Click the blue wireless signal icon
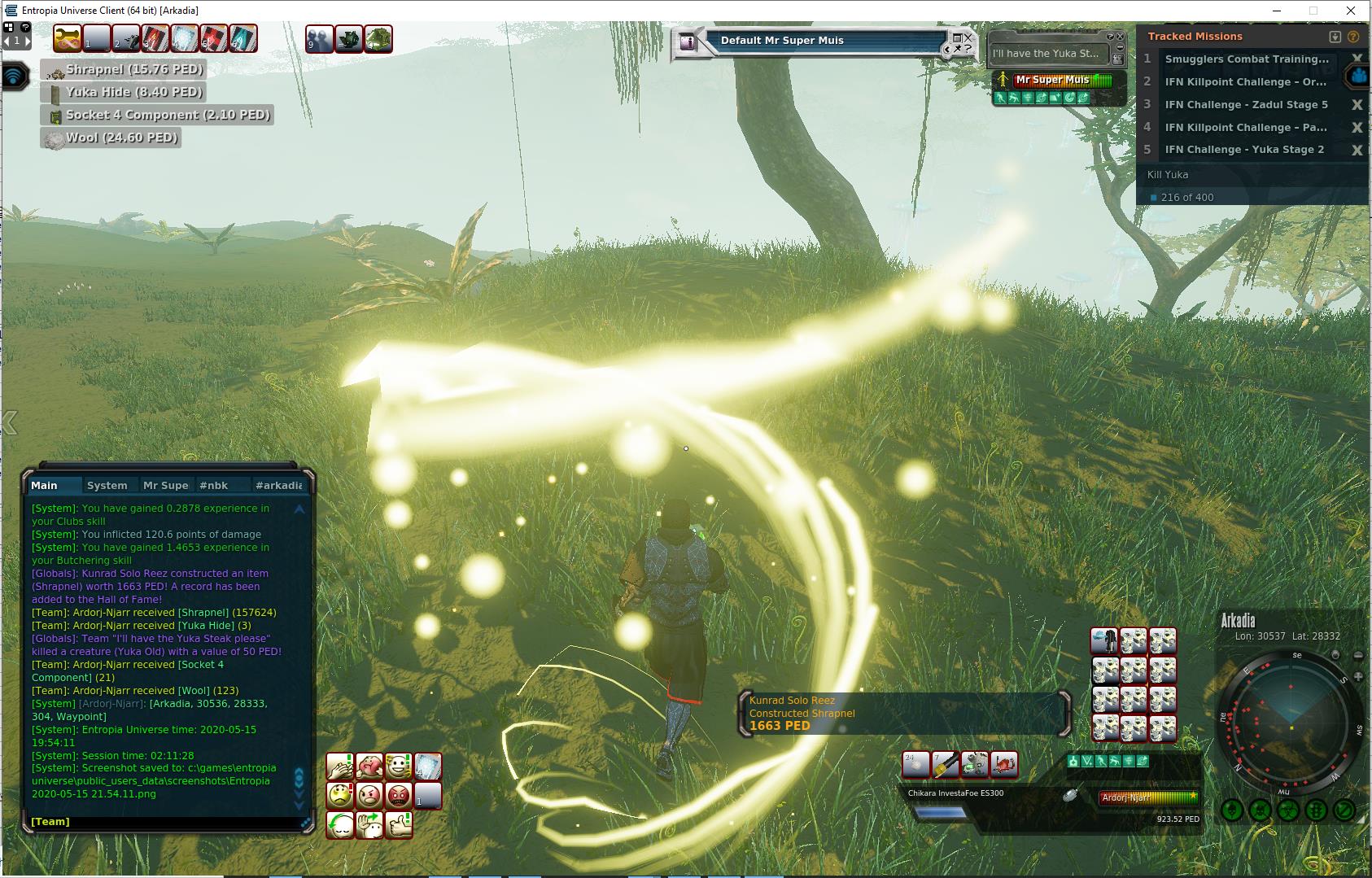Viewport: 1372px width, 878px height. tap(15, 76)
